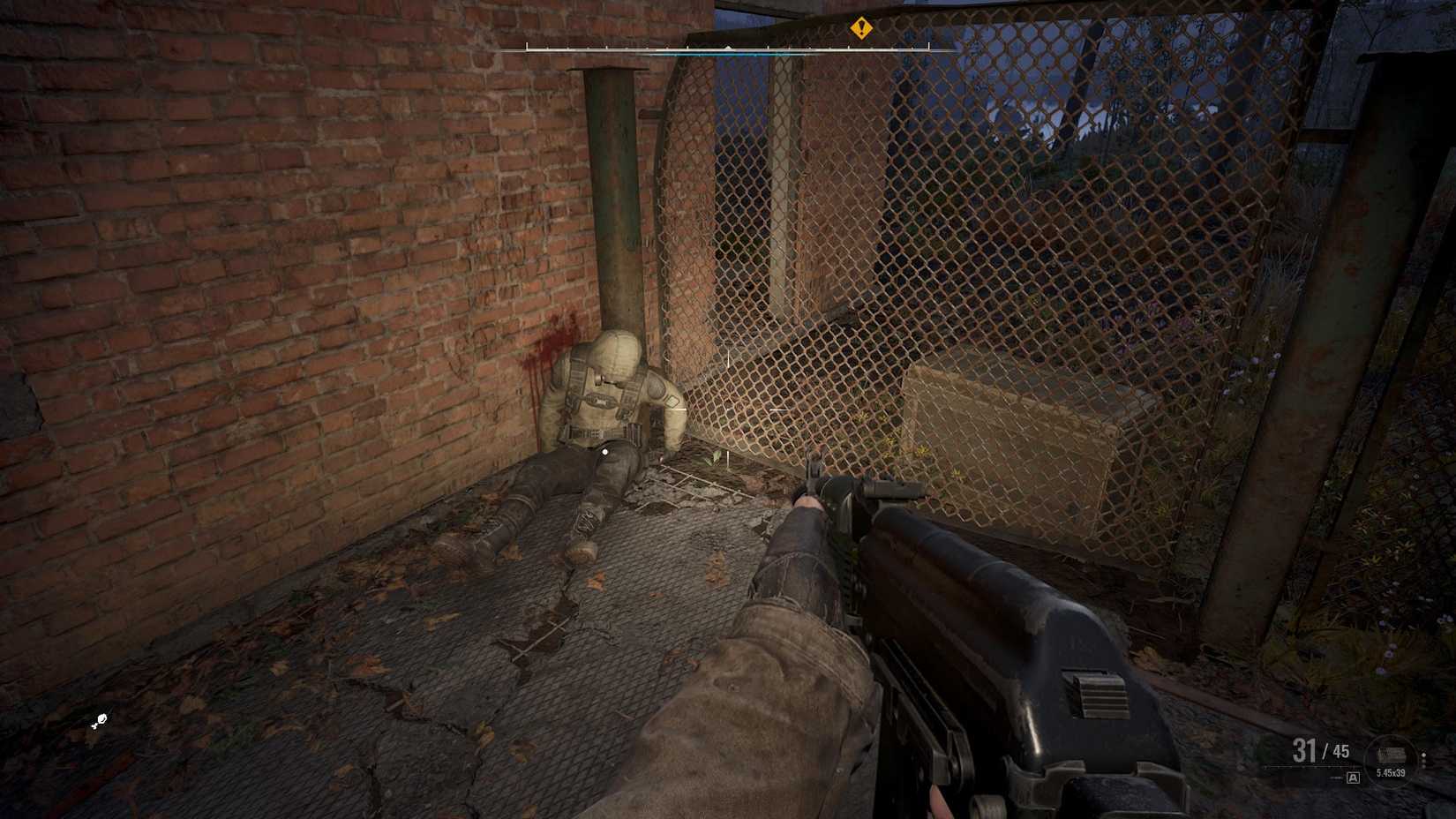Click the fire mode 'A' indicator
Image resolution: width=1456 pixels, height=819 pixels.
[x=1353, y=778]
